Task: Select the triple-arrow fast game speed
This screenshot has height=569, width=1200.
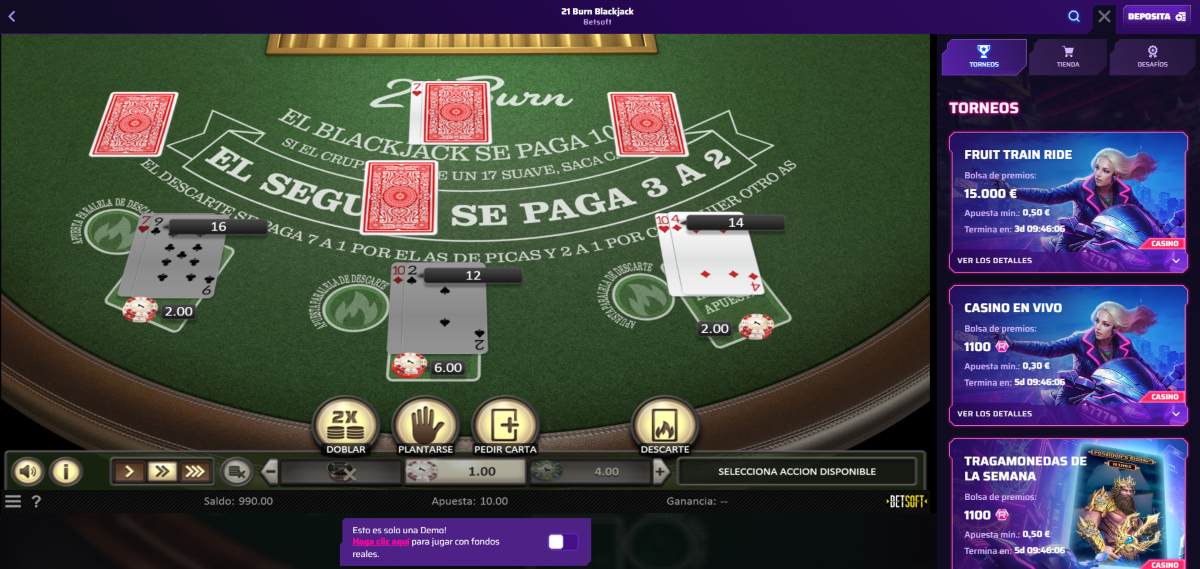Action: click(x=195, y=471)
